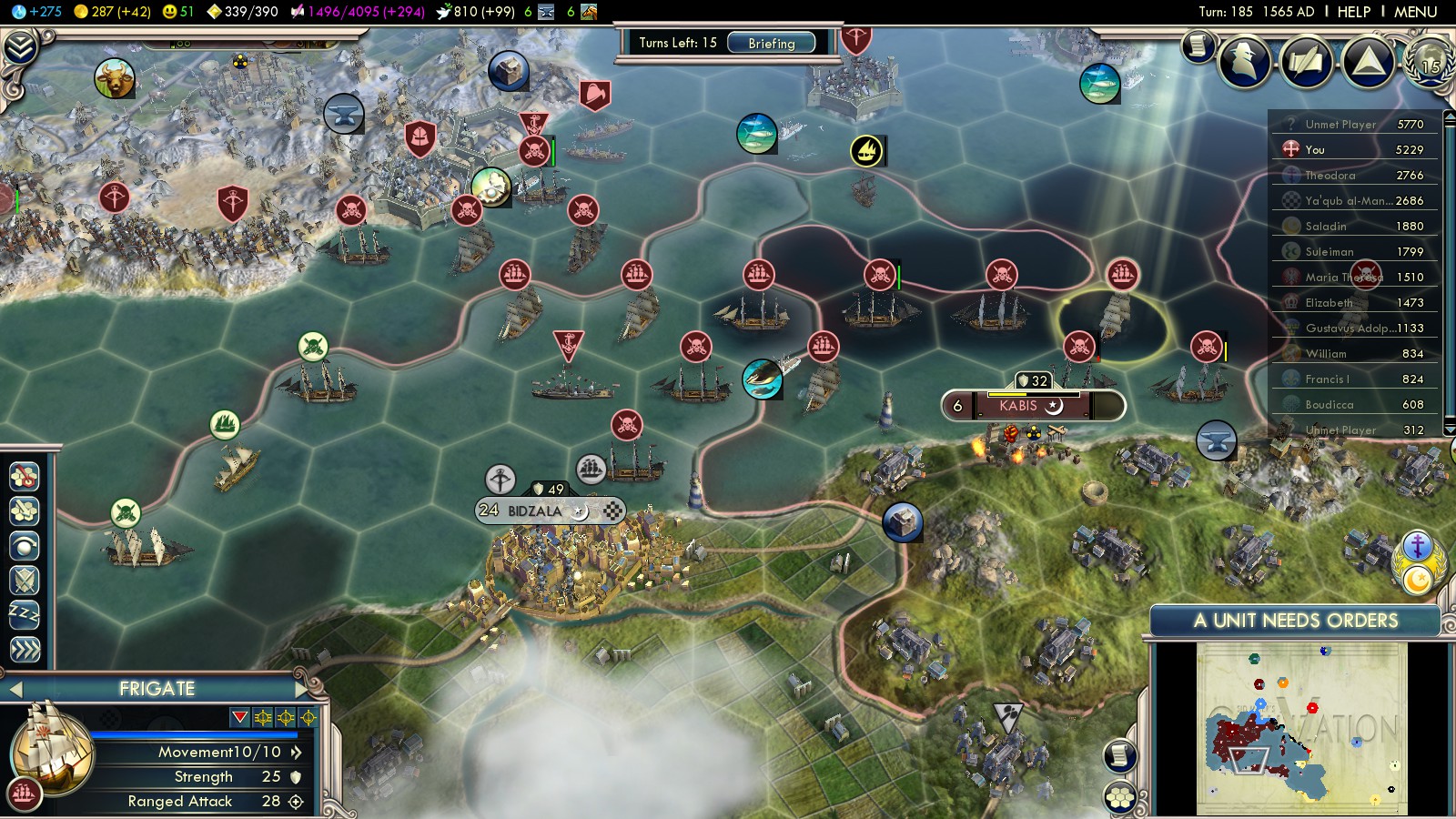Open the HELP Civilopedia
Screen dimensions: 1456x819
(1353, 12)
